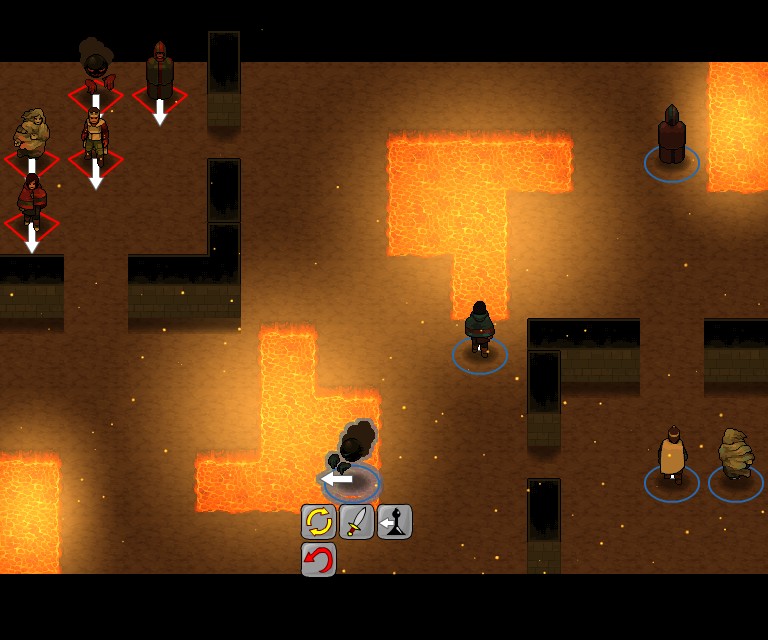
Task: Select the orange-robed ally unit
Action: pyautogui.click(x=672, y=458)
